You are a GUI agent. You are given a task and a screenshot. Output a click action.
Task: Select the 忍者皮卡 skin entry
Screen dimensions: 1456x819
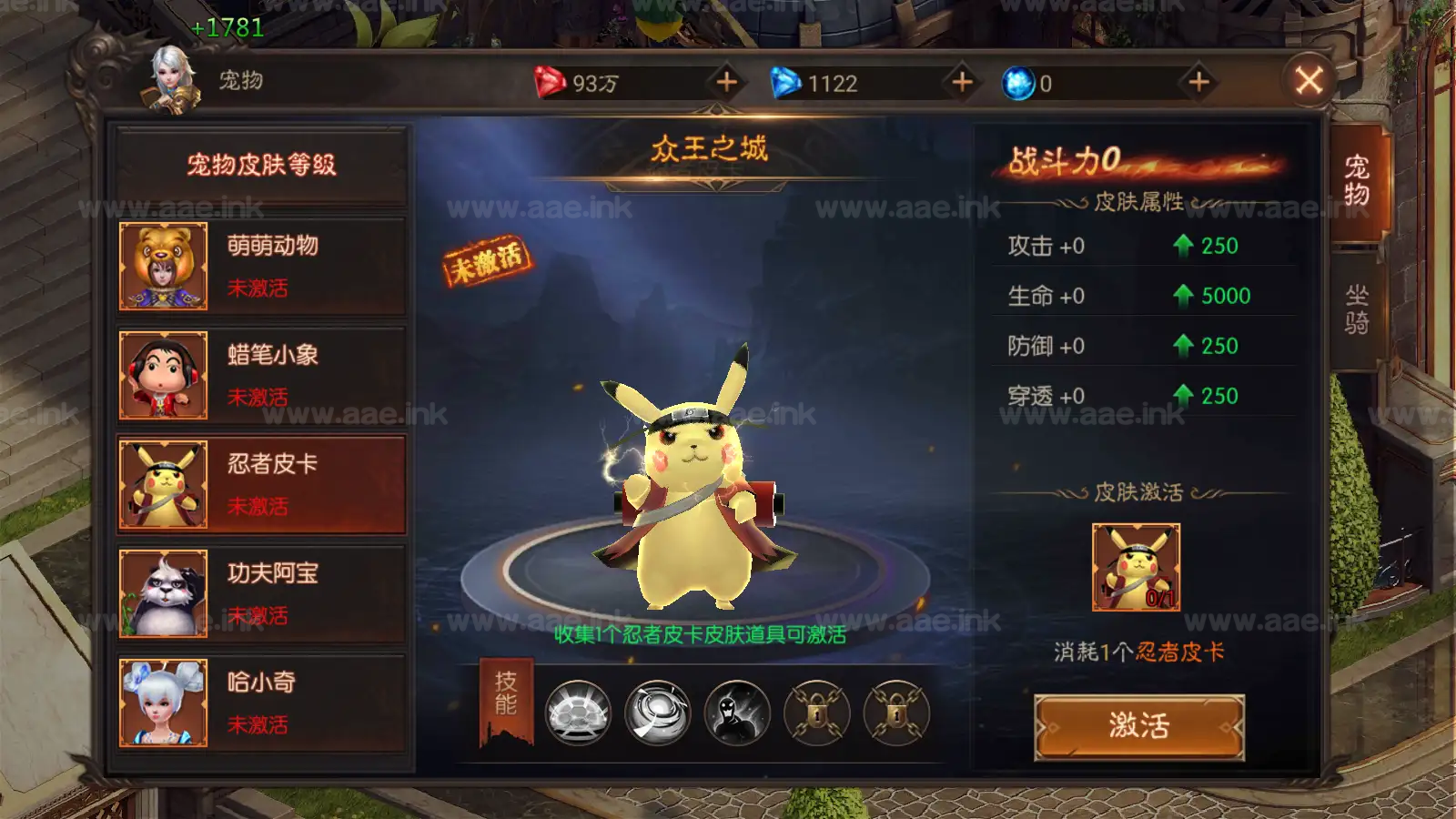click(x=262, y=485)
